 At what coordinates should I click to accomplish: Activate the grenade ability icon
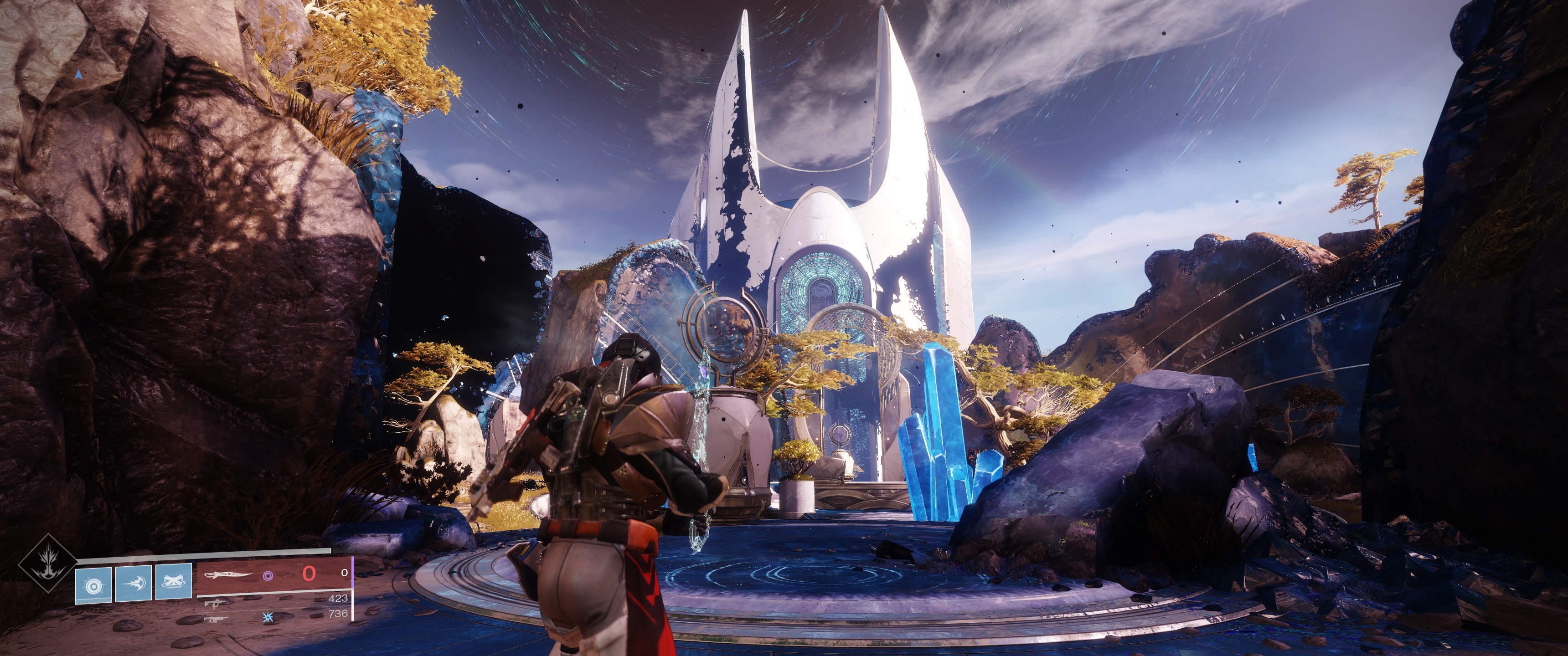[93, 585]
